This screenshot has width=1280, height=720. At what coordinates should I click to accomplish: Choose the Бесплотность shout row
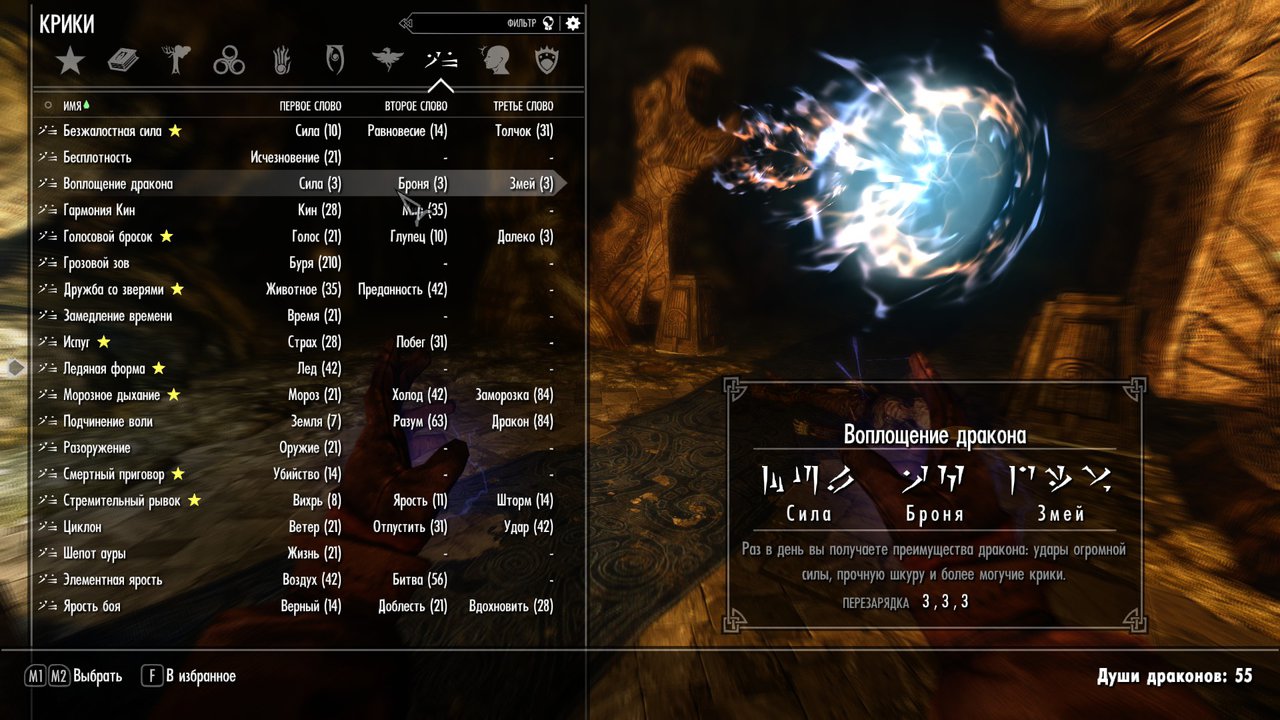tap(97, 157)
